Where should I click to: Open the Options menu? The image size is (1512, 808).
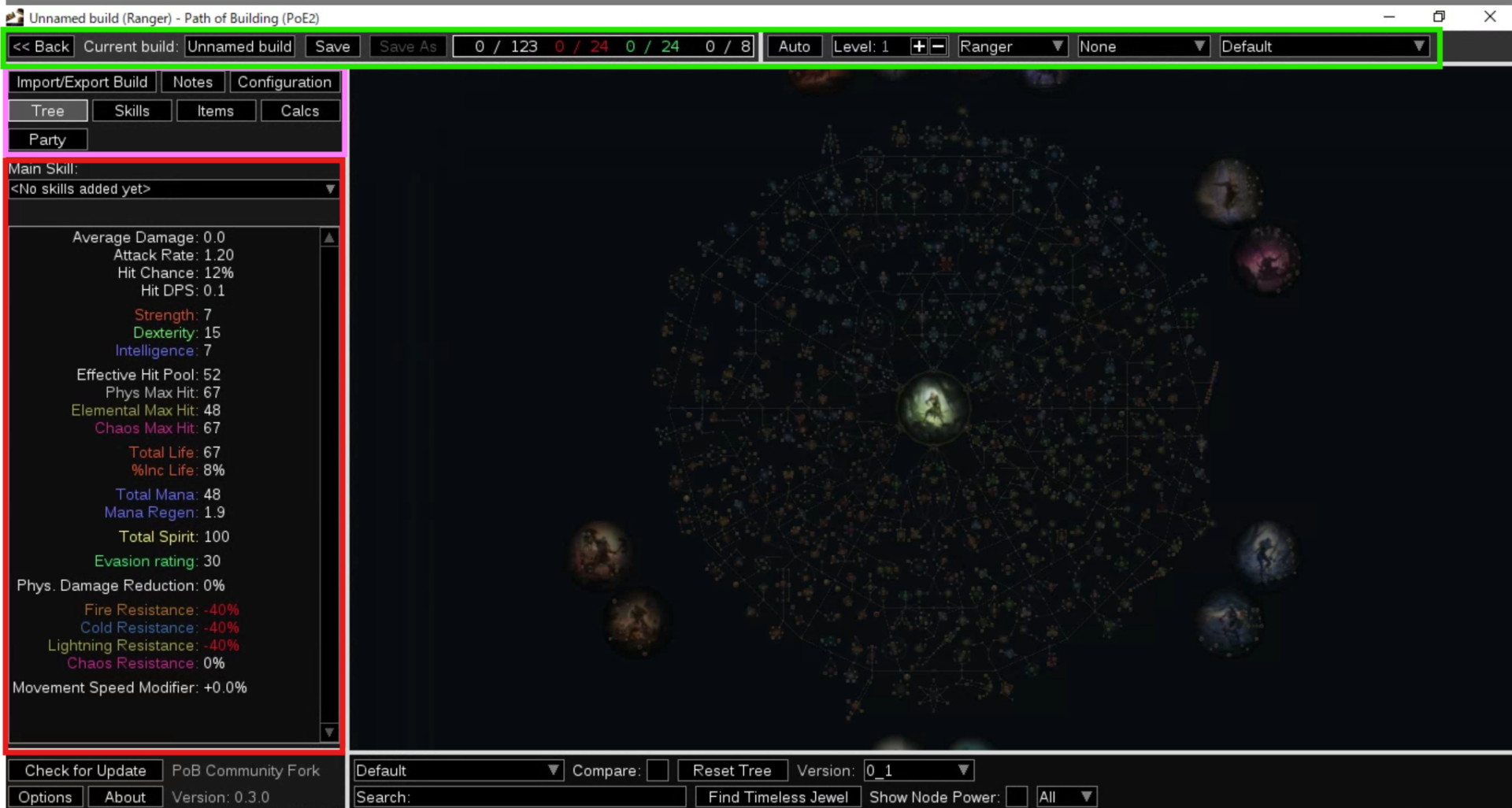point(45,797)
